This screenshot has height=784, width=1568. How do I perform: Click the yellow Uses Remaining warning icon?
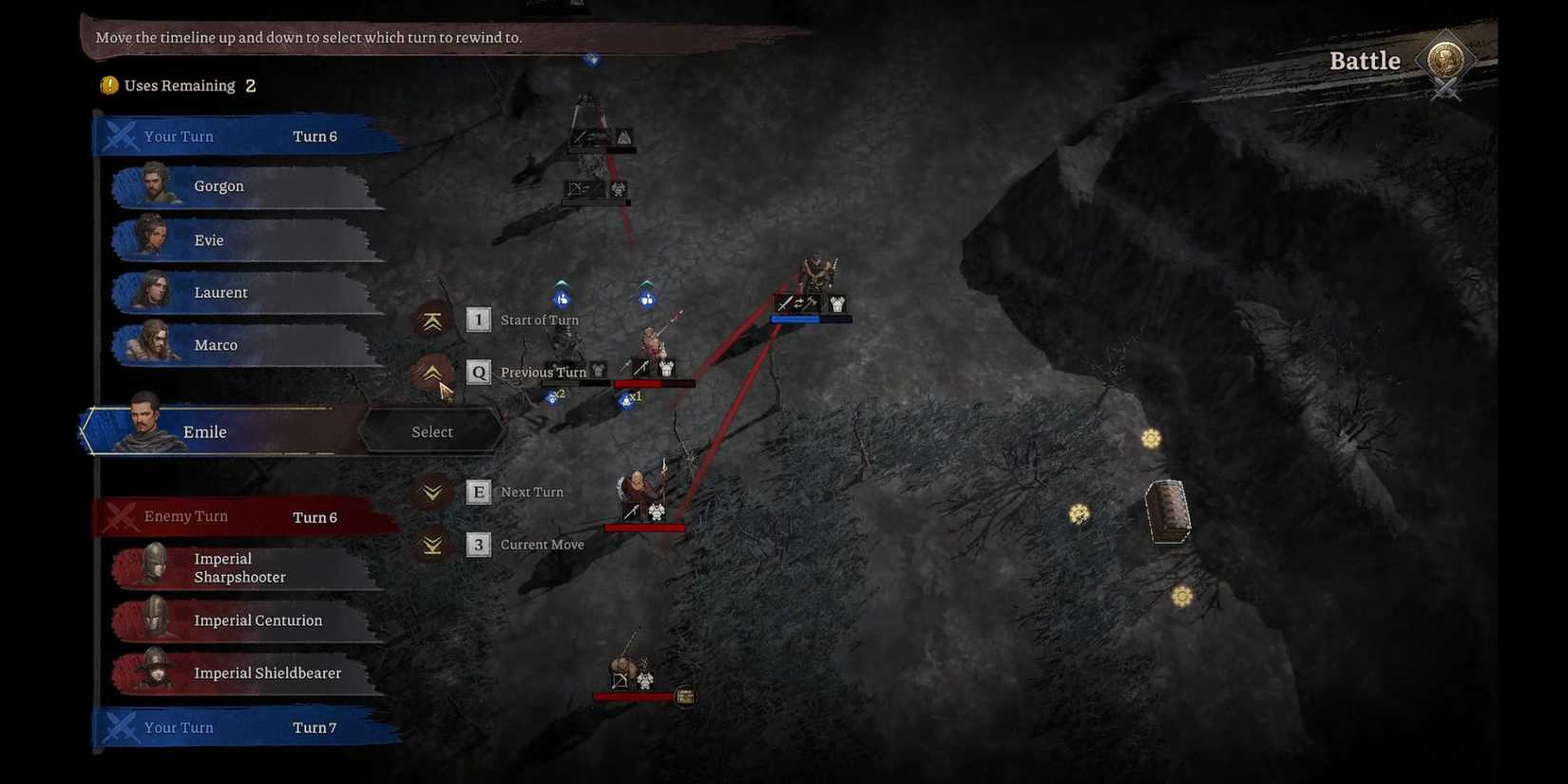tap(108, 85)
